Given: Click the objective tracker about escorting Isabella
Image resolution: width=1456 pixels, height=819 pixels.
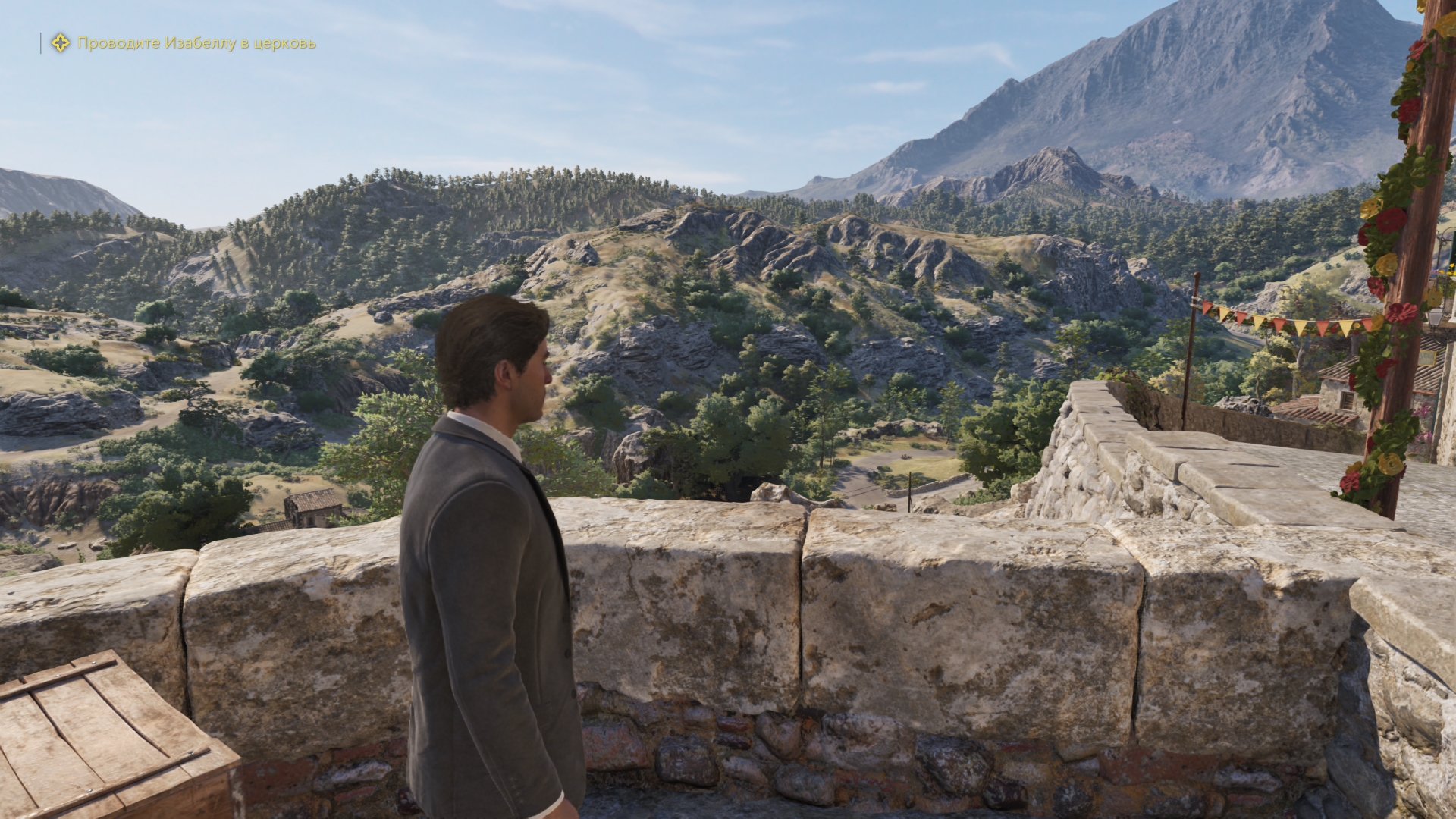Looking at the screenshot, I should coord(196,43).
